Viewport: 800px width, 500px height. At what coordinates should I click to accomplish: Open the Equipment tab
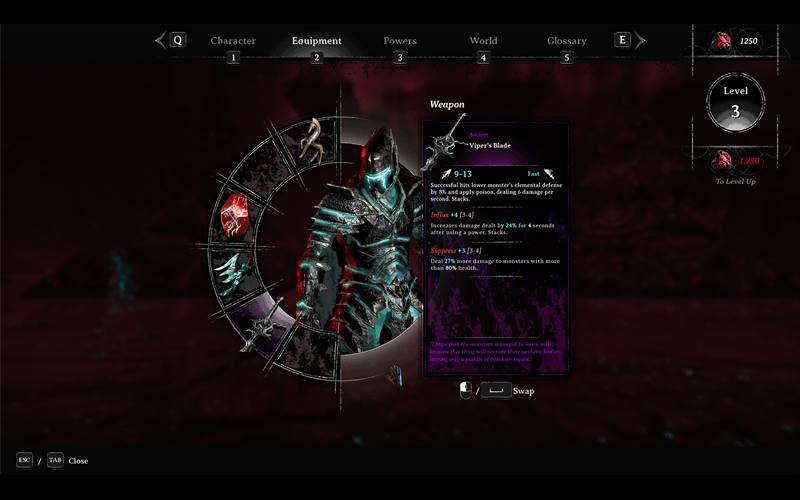tap(316, 41)
